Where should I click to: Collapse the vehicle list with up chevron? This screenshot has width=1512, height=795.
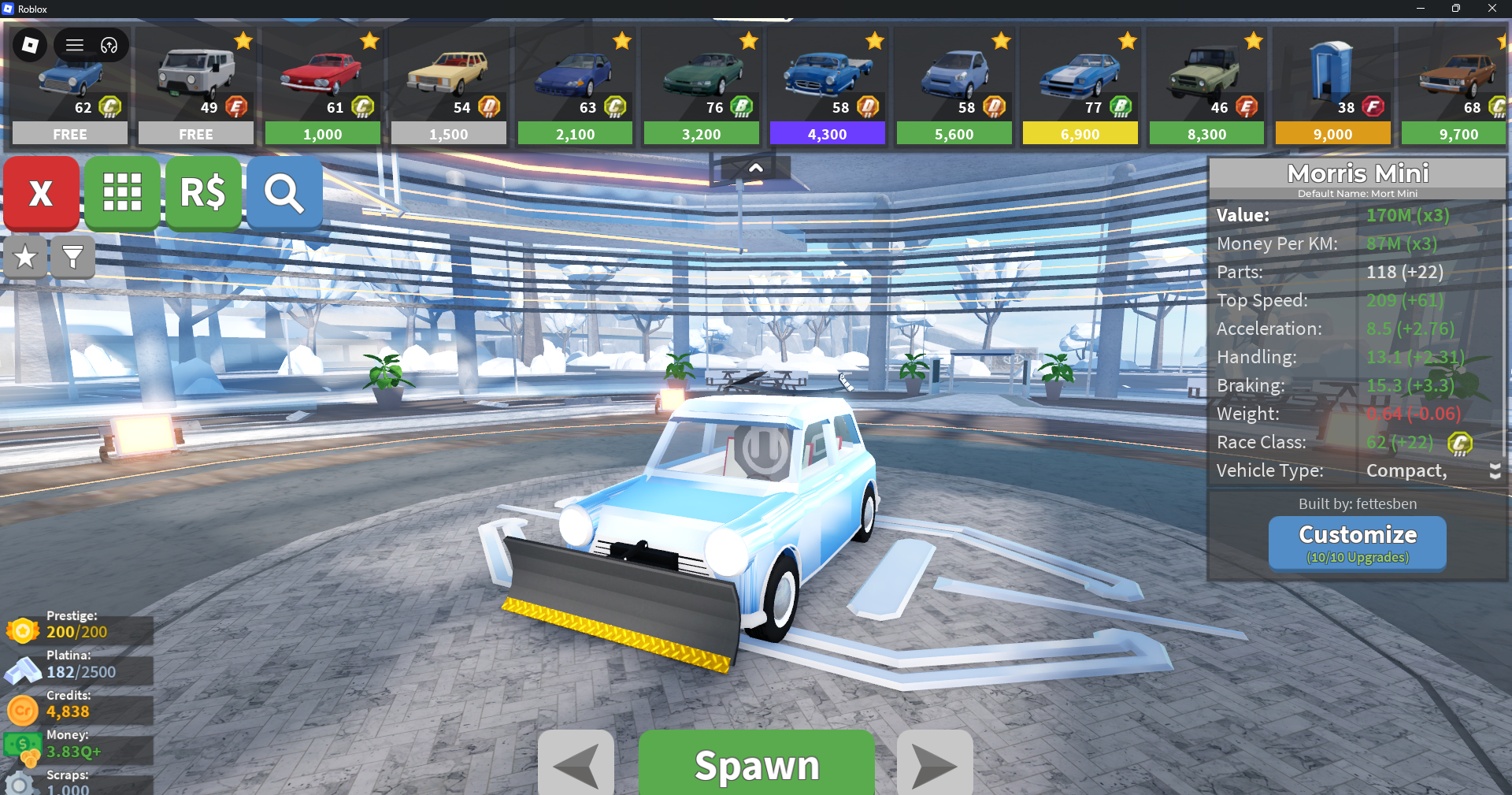tap(755, 168)
